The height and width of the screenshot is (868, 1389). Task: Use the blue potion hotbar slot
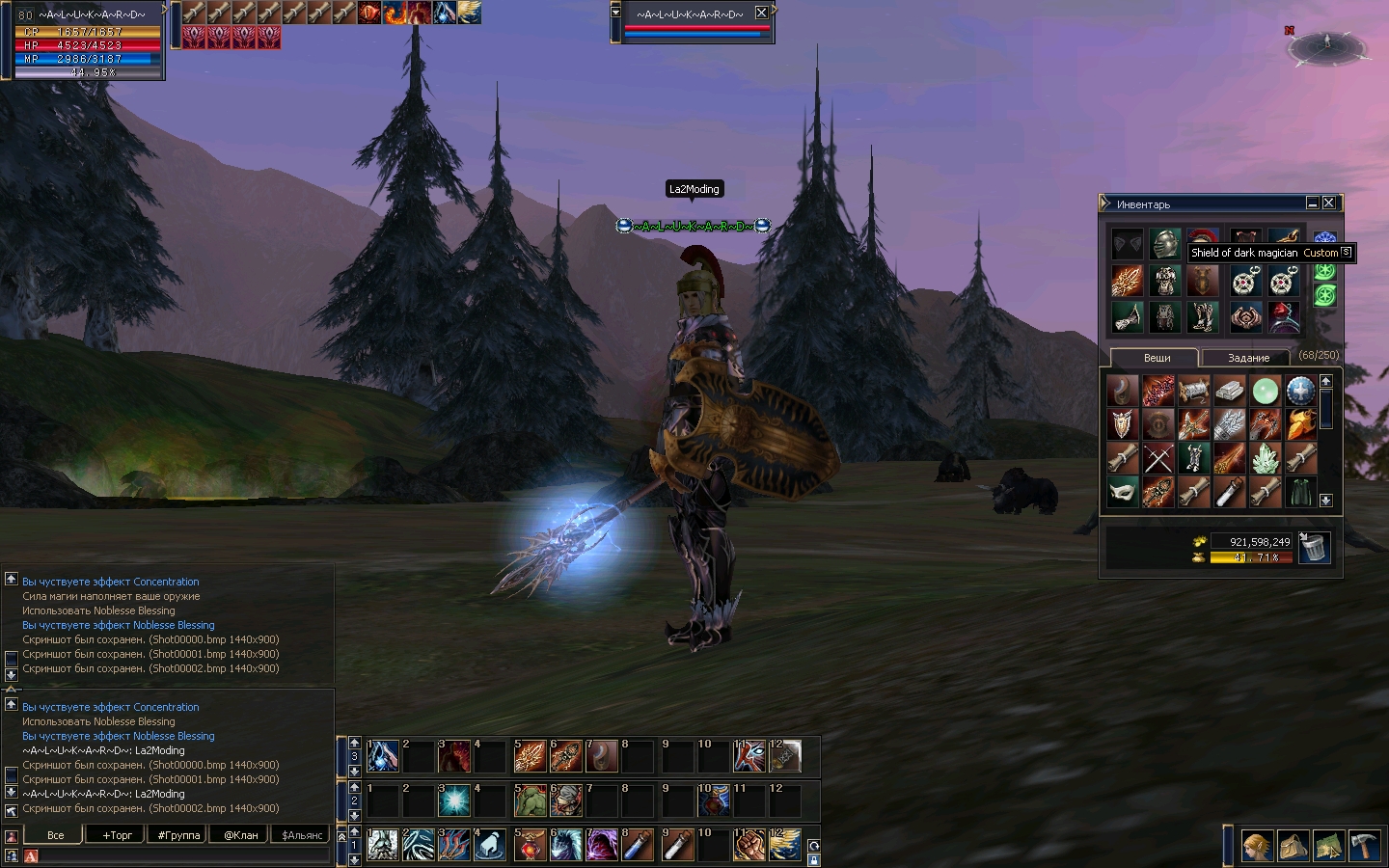point(638,846)
